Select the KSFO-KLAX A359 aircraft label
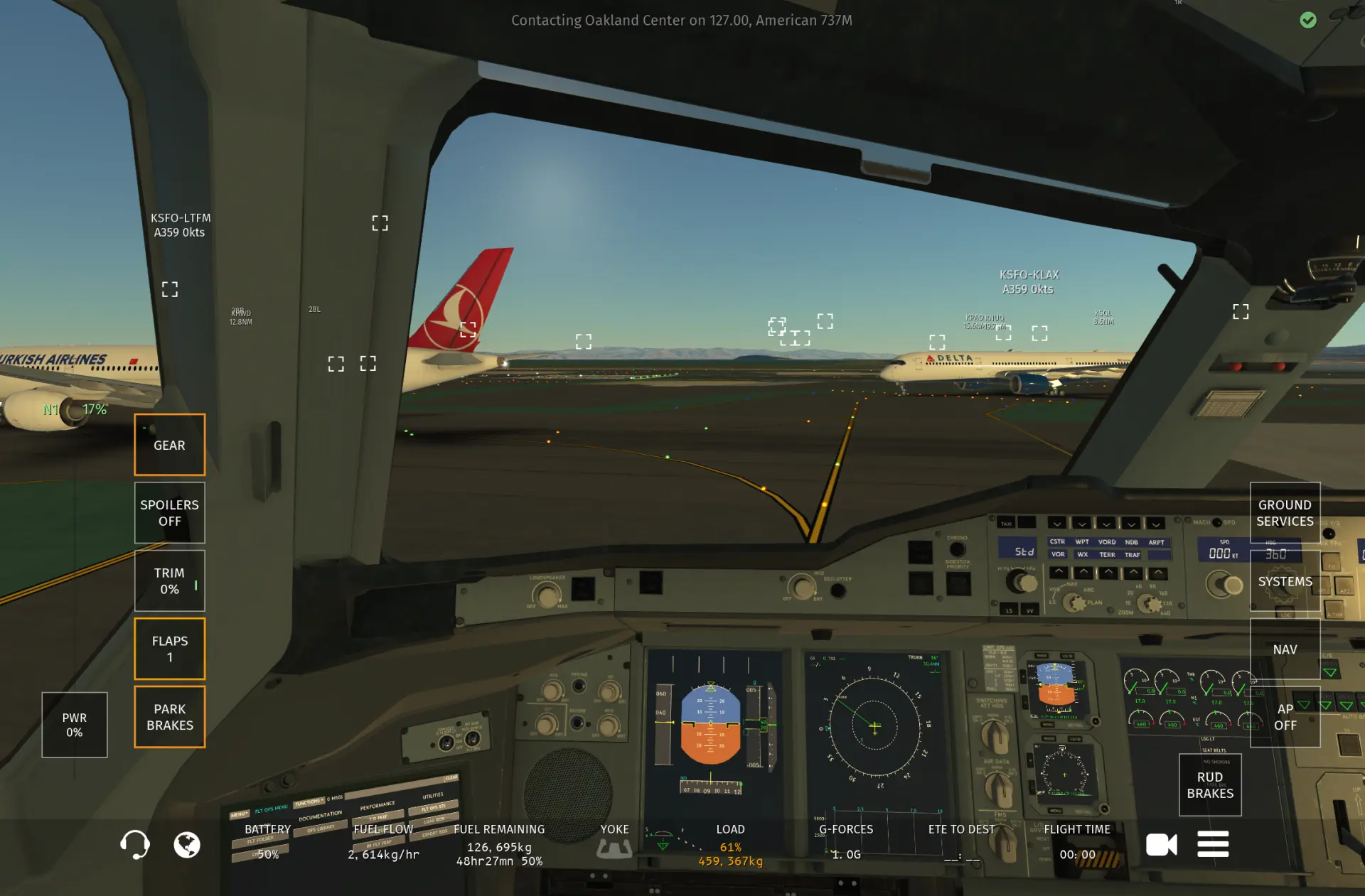This screenshot has height=896, width=1365. pyautogui.click(x=1029, y=281)
